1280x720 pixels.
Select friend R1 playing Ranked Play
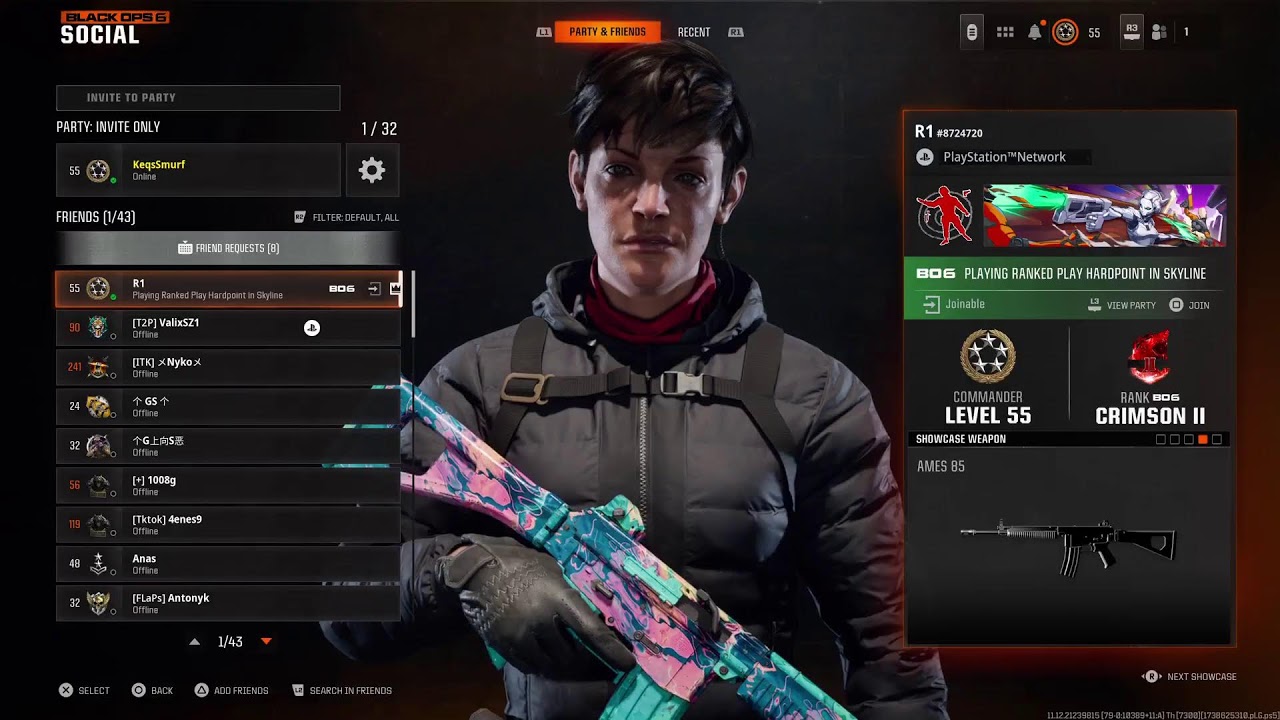click(x=228, y=289)
